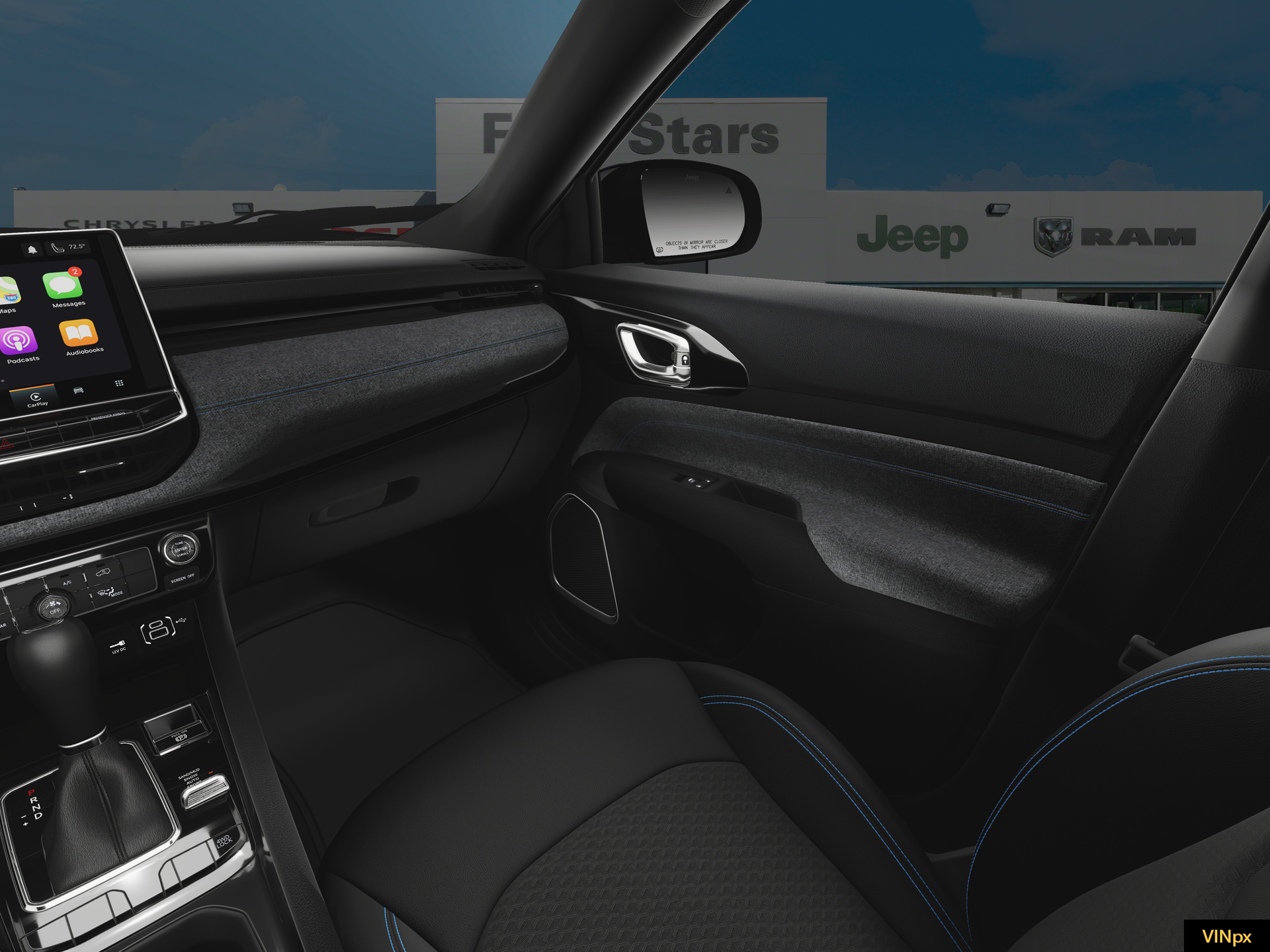Viewport: 1270px width, 952px height.
Task: Open the Podcasts app
Action: click(18, 338)
